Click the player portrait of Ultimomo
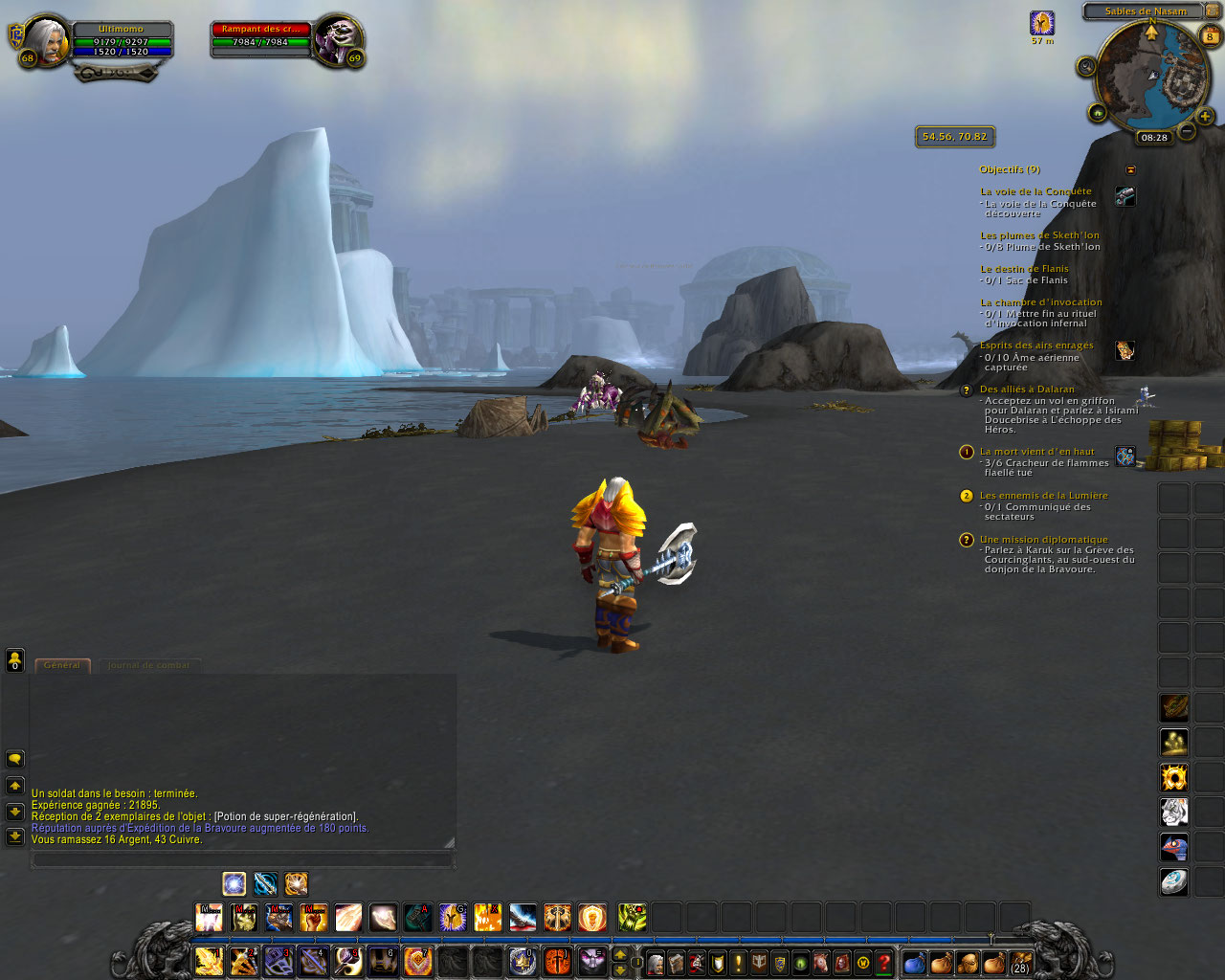The width and height of the screenshot is (1225, 980). 45,40
